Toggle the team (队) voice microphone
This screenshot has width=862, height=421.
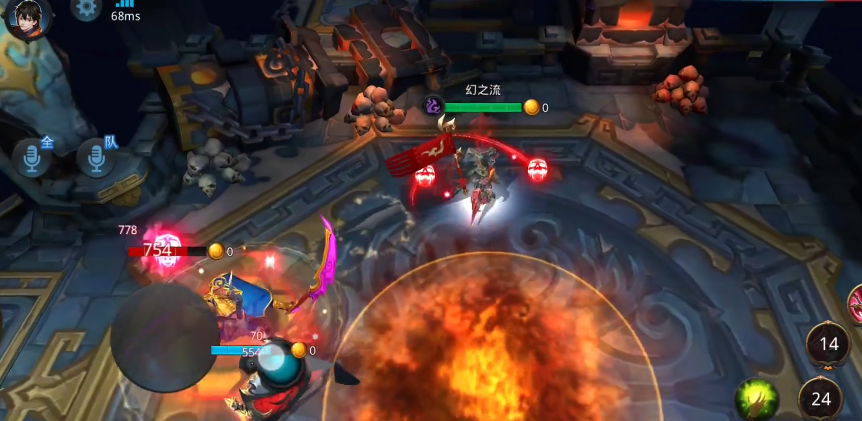click(x=97, y=158)
